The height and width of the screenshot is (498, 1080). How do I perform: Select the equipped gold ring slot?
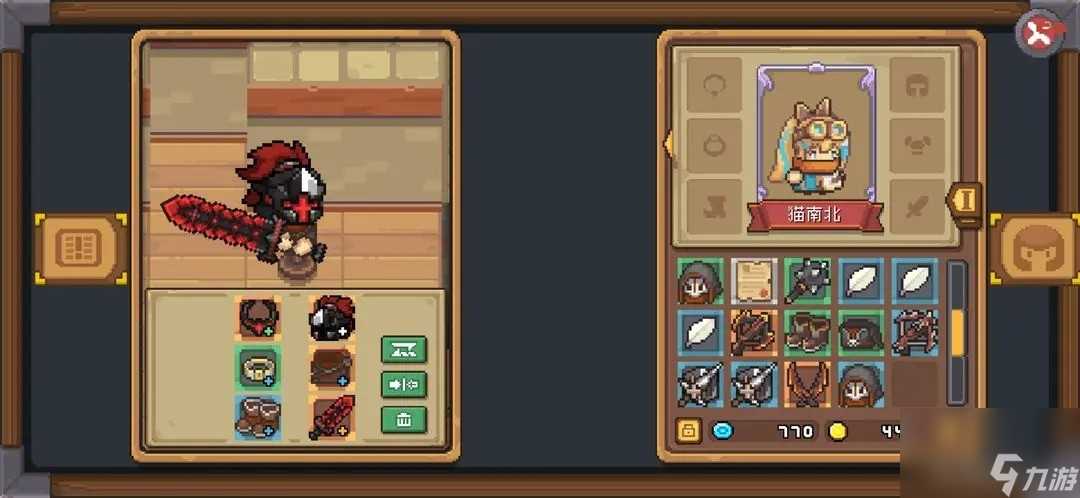click(258, 367)
